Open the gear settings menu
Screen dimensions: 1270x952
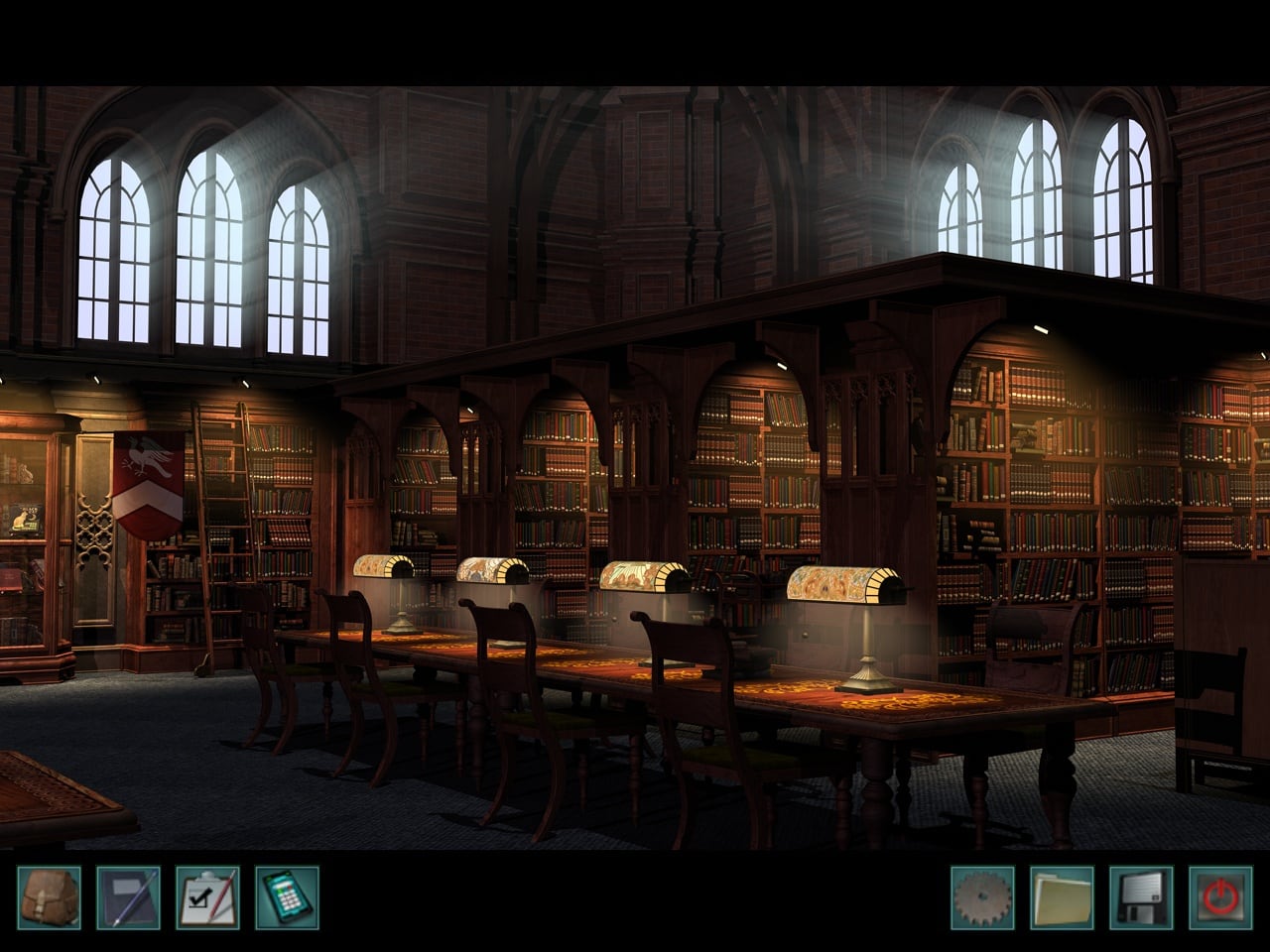point(982,898)
